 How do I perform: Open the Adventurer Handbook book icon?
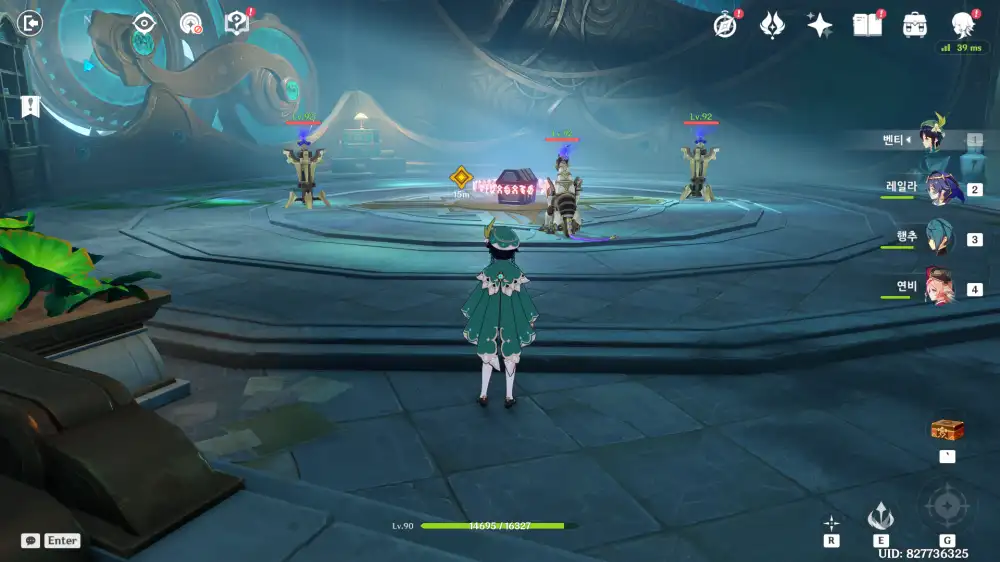click(x=867, y=25)
